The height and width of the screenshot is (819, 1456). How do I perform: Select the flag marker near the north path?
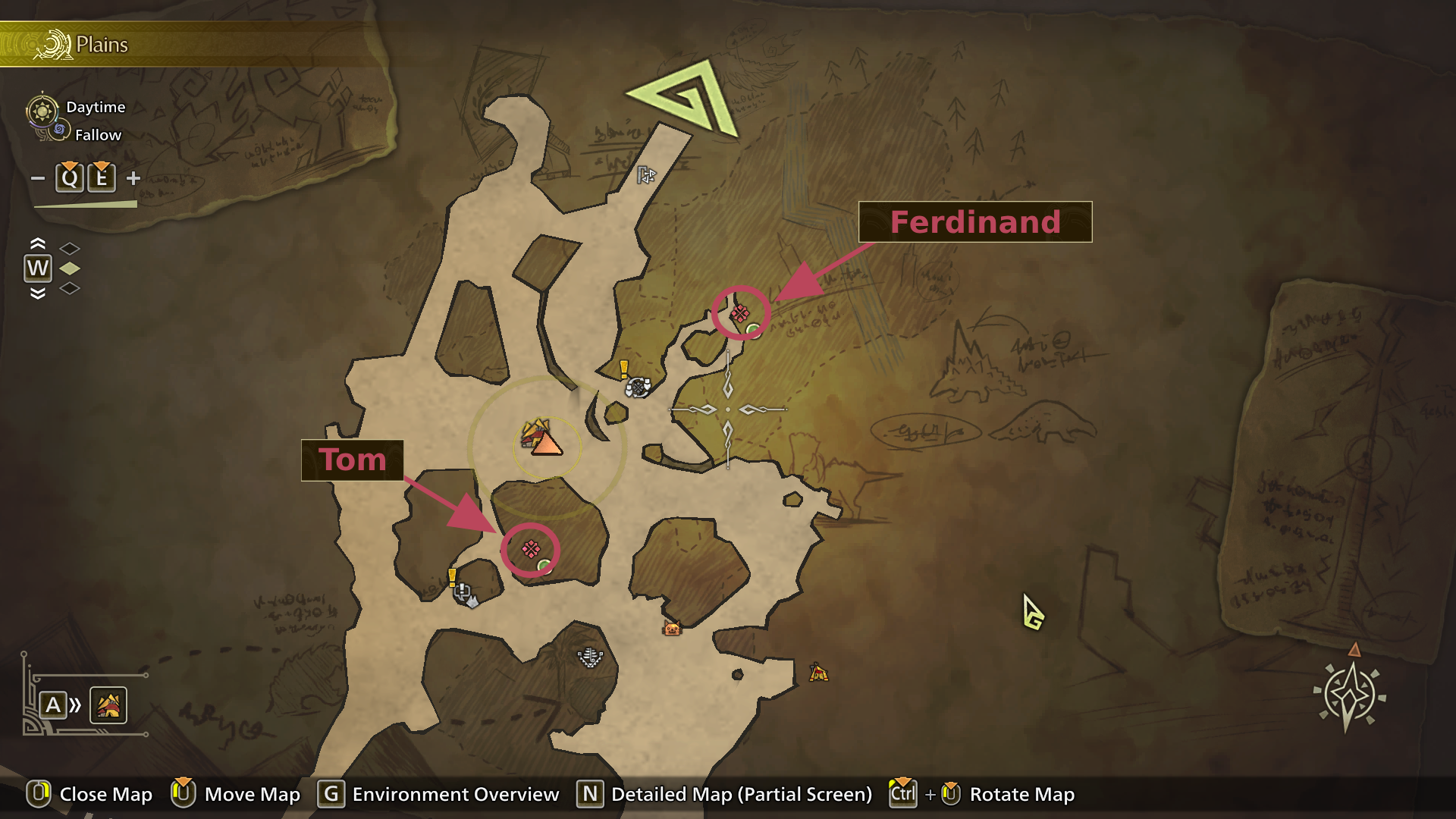(645, 175)
